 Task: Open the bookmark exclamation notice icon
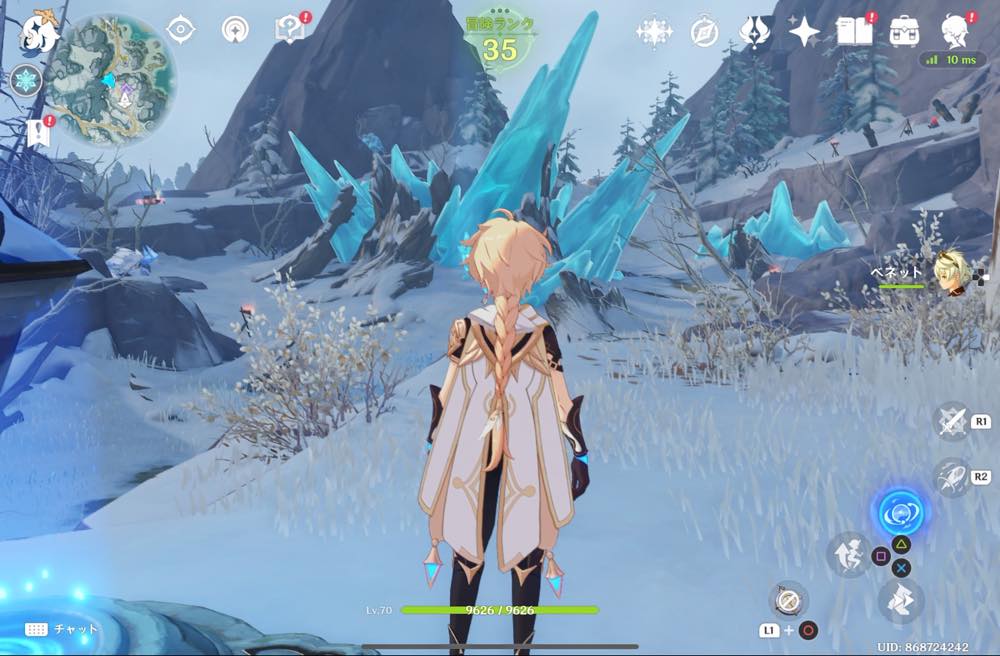(x=40, y=132)
